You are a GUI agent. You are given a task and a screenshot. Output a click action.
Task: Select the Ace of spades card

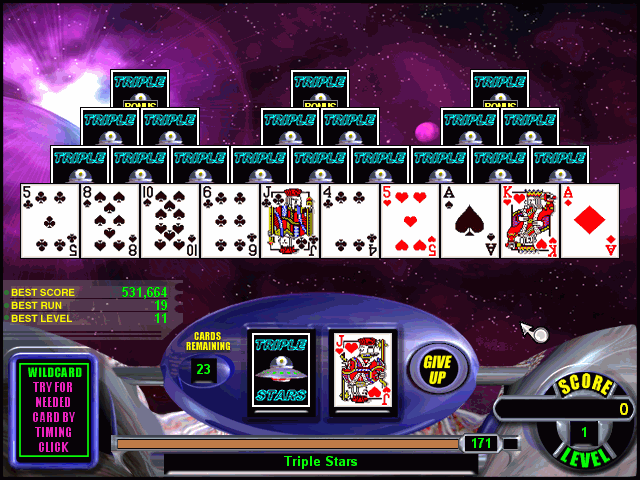[470, 221]
